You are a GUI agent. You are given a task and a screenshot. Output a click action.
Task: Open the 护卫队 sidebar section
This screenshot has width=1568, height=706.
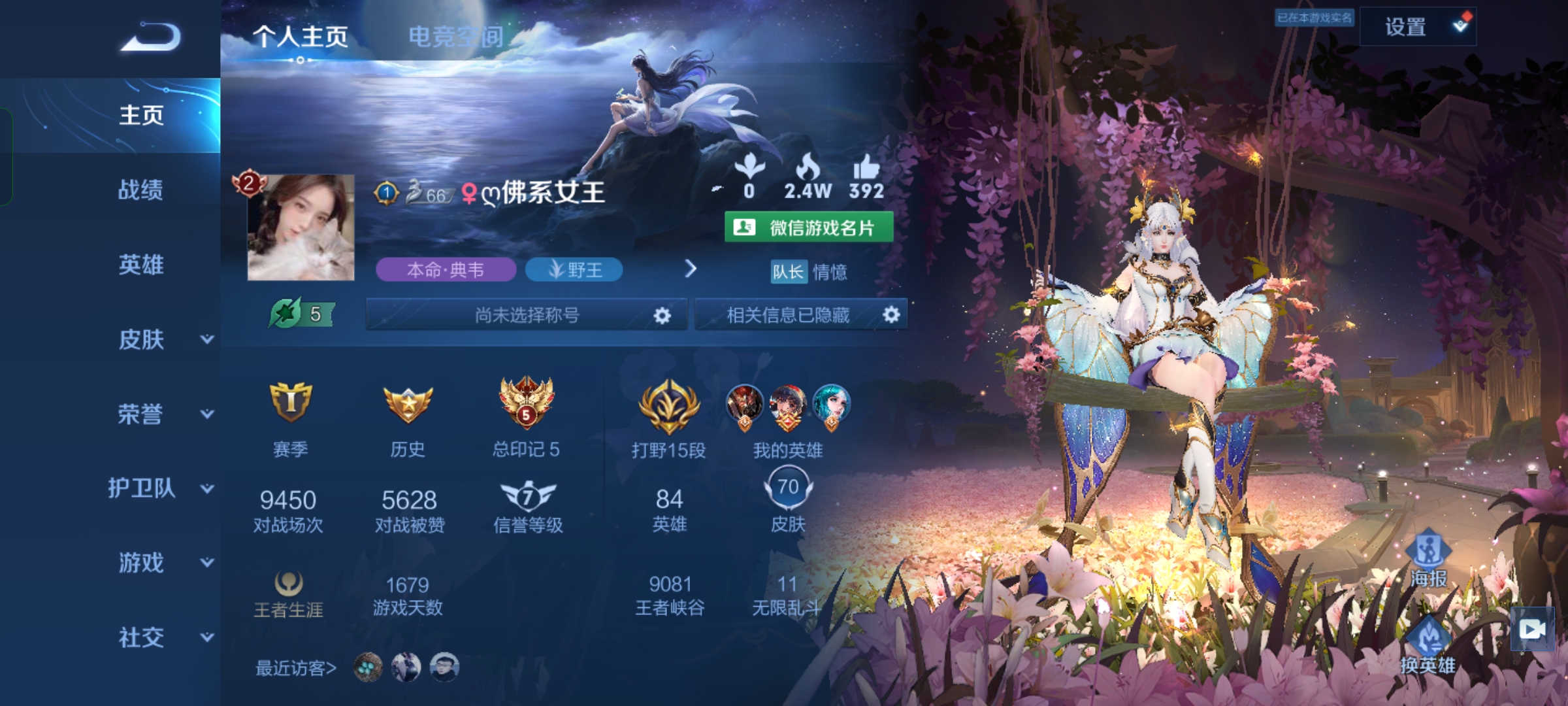pyautogui.click(x=160, y=488)
